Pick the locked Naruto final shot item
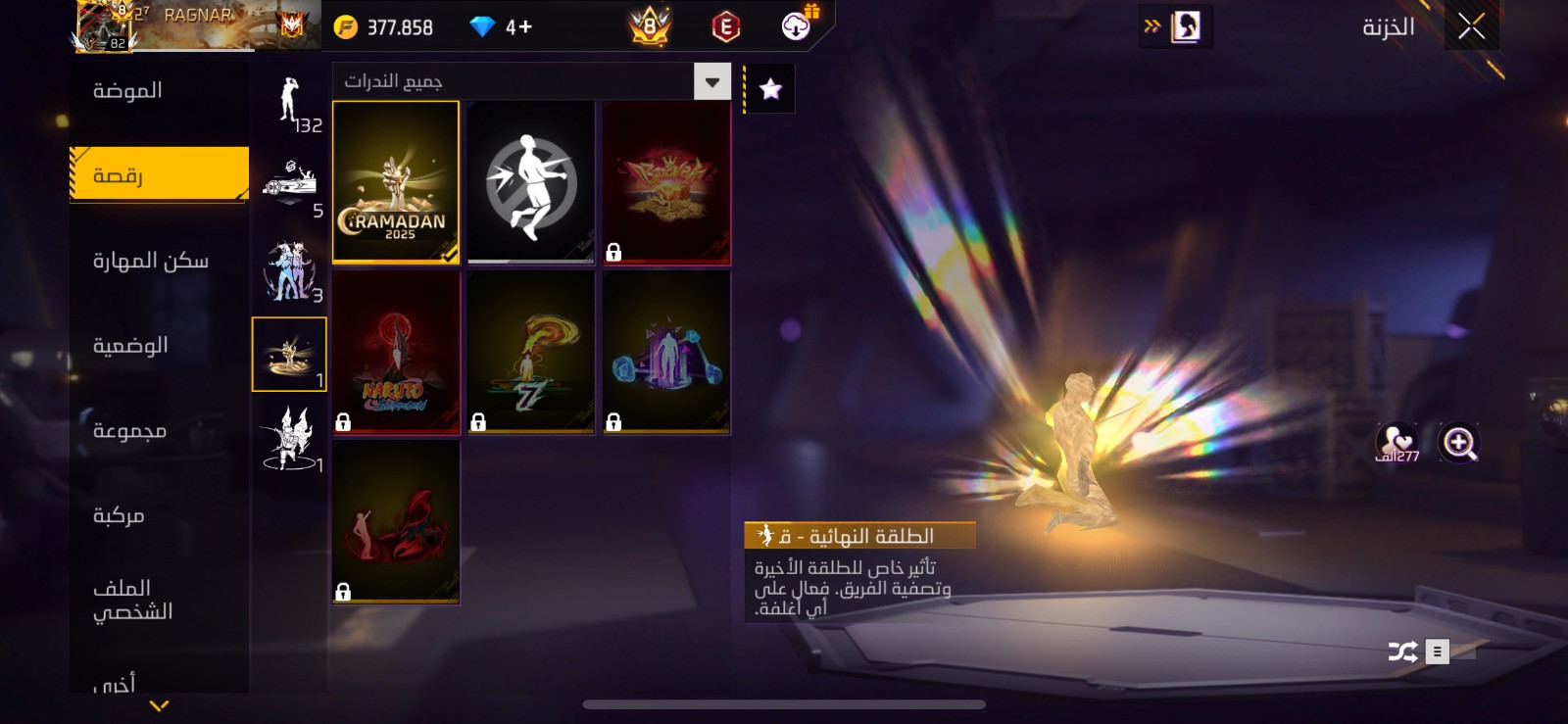This screenshot has height=724, width=1568. point(396,353)
